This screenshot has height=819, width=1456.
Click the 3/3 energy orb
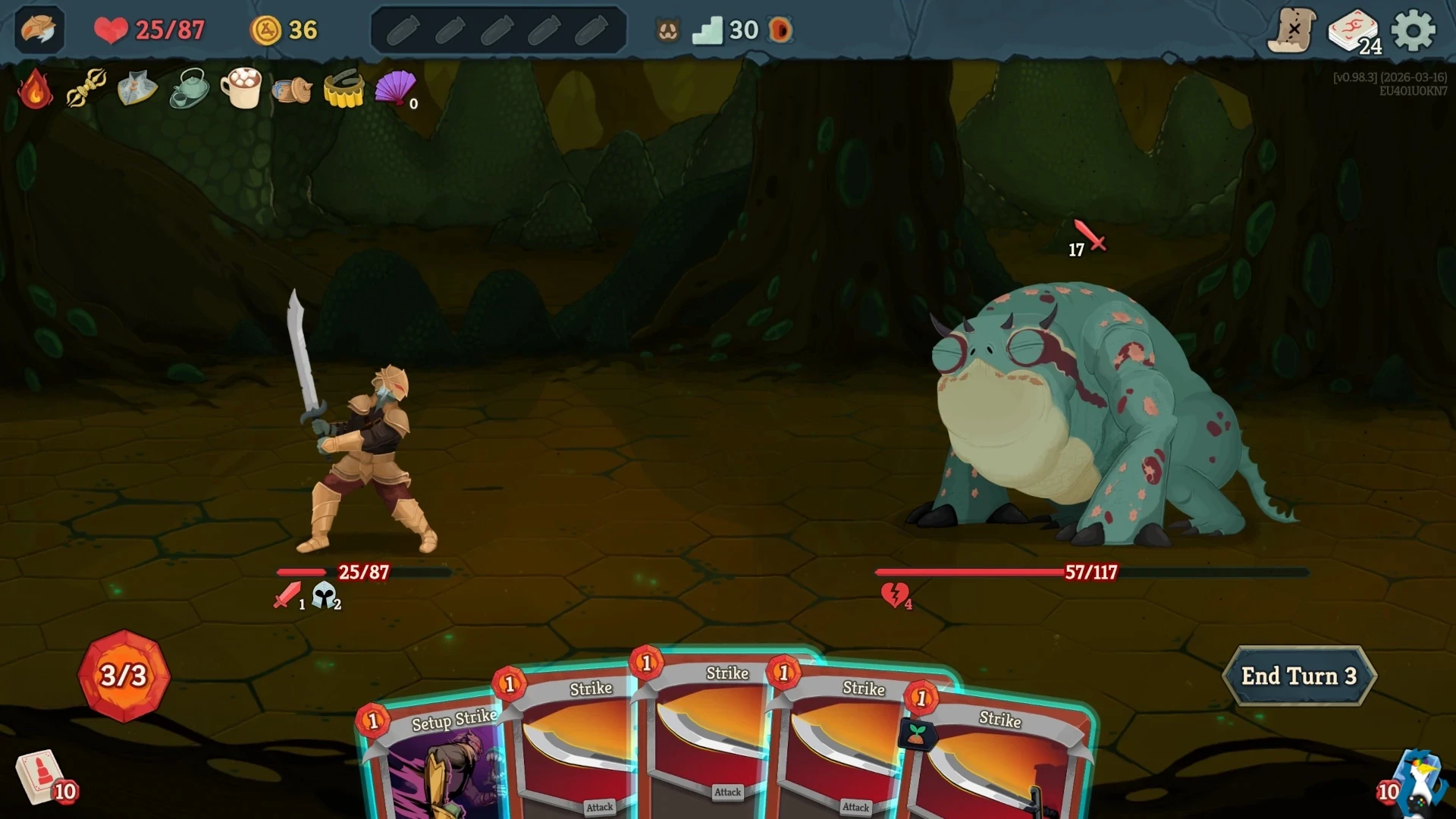[124, 675]
